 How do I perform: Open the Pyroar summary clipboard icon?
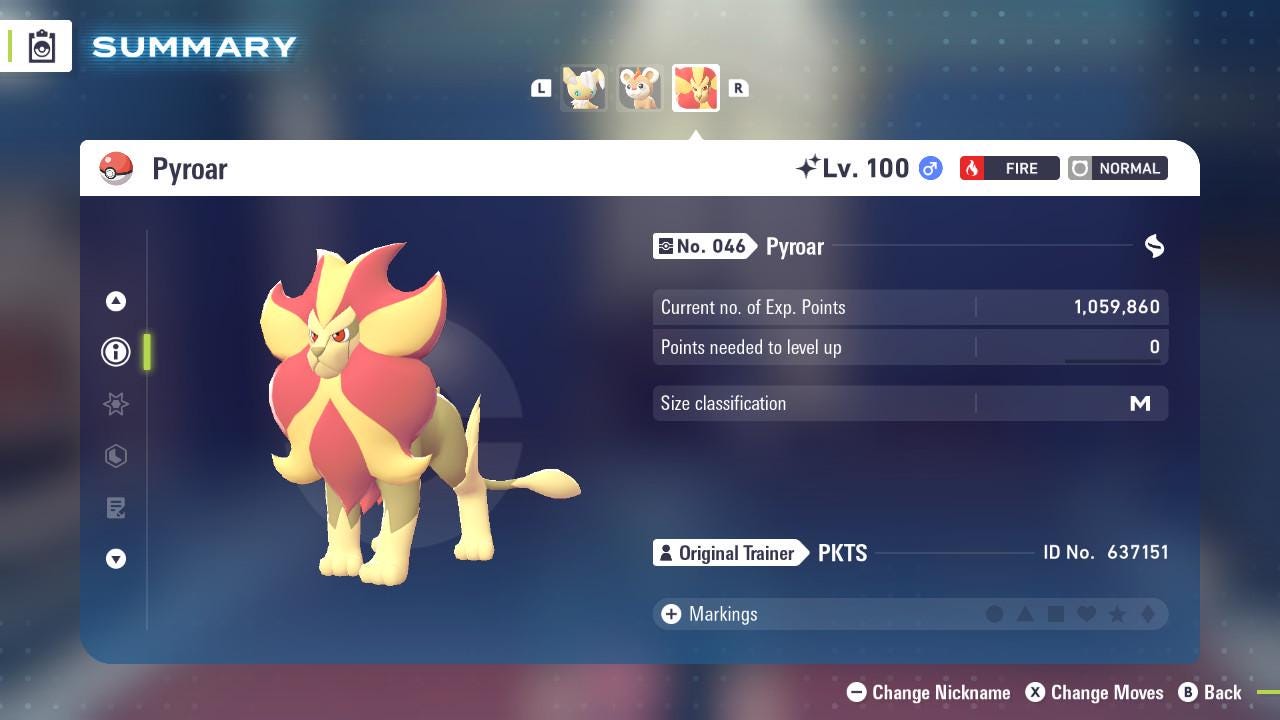click(42, 45)
